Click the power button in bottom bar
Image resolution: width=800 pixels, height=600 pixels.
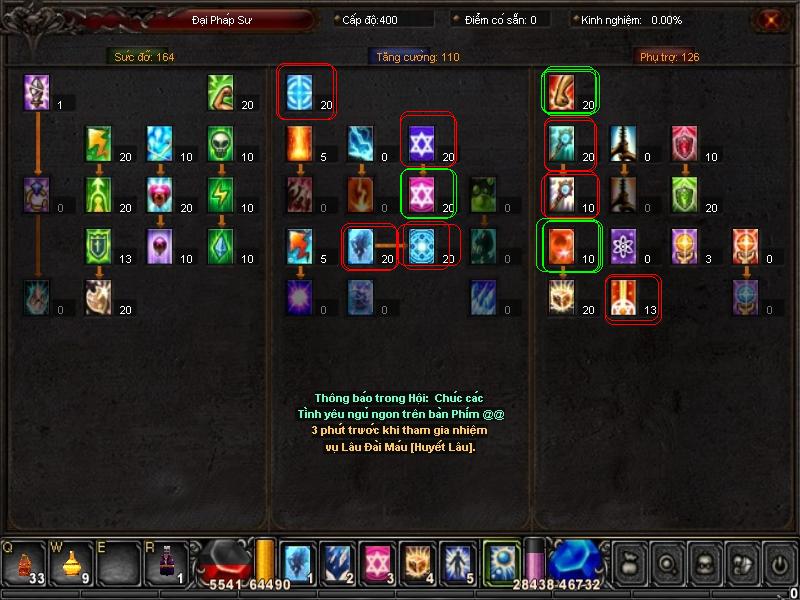click(779, 563)
